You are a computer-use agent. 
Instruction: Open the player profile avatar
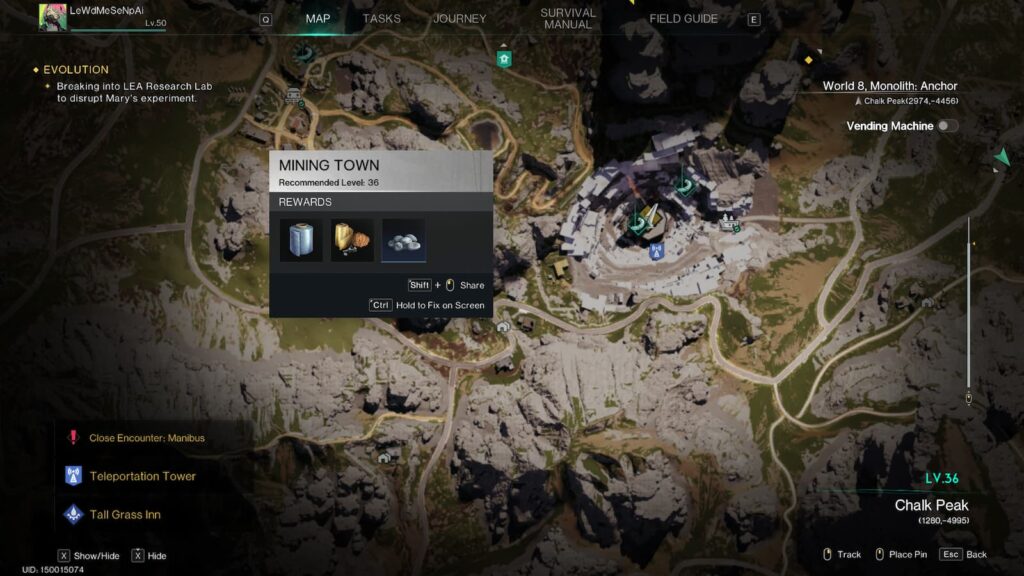(x=53, y=16)
